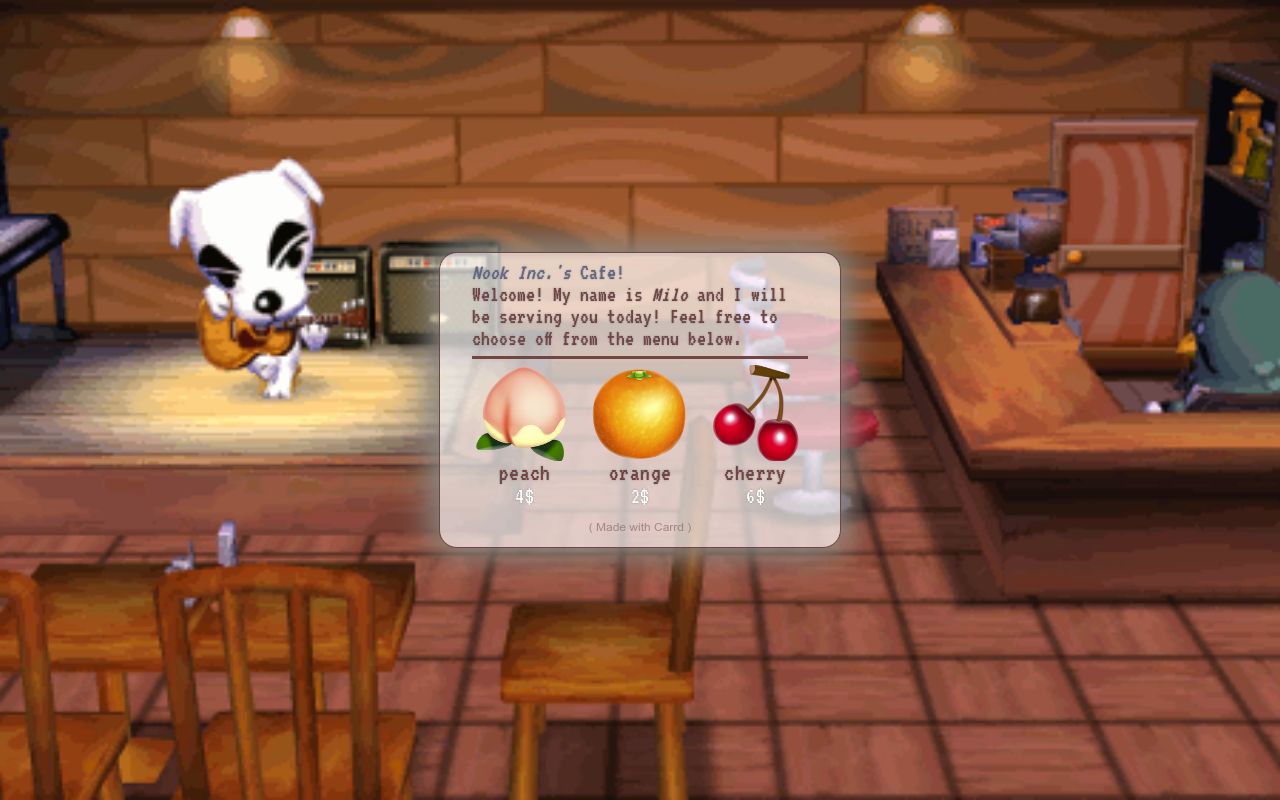Image resolution: width=1280 pixels, height=800 pixels.
Task: Click the orange price showing 2$
Action: pyautogui.click(x=639, y=494)
